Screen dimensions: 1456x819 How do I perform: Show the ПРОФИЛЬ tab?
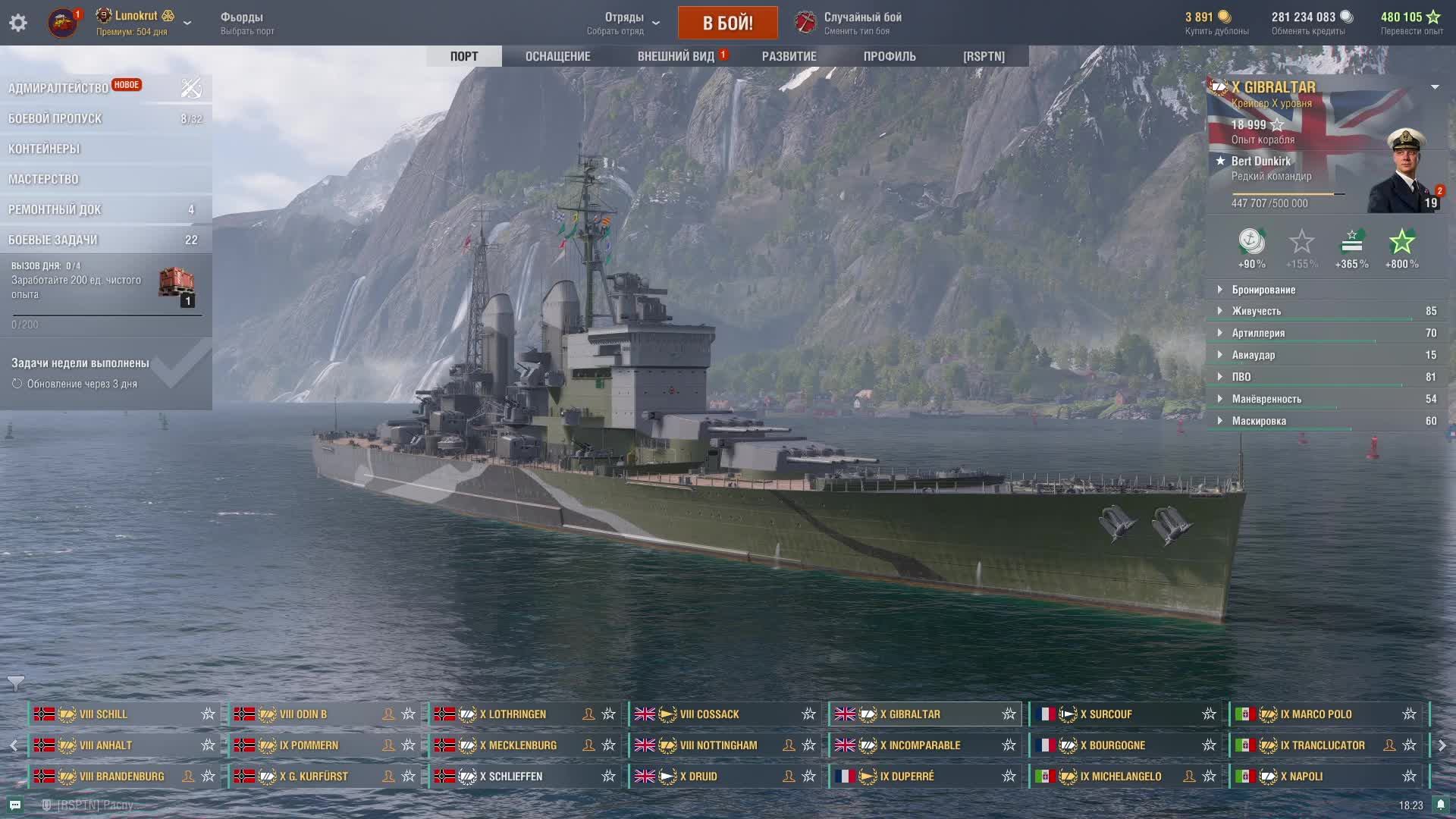point(890,56)
